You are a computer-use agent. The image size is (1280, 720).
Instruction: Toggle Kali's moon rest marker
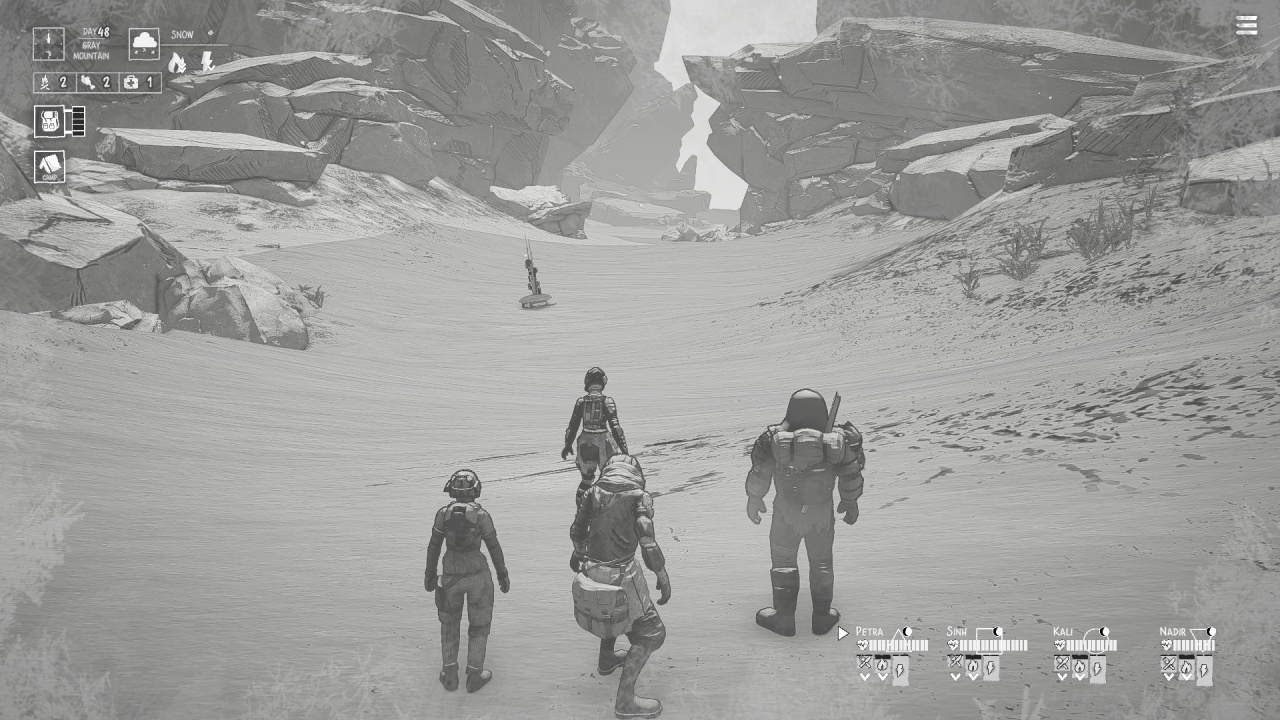tap(1104, 631)
